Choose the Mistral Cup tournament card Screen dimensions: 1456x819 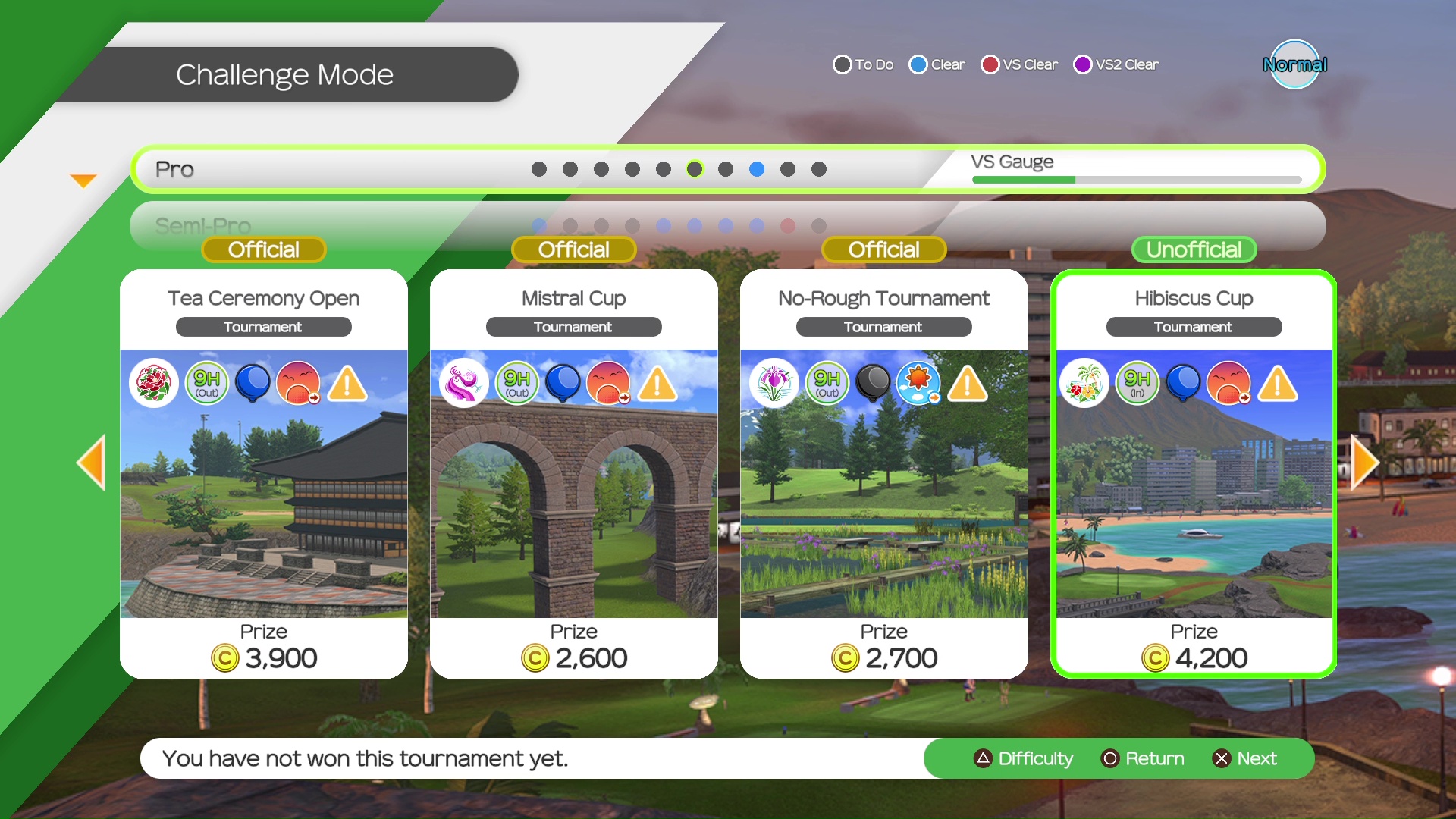(x=573, y=474)
